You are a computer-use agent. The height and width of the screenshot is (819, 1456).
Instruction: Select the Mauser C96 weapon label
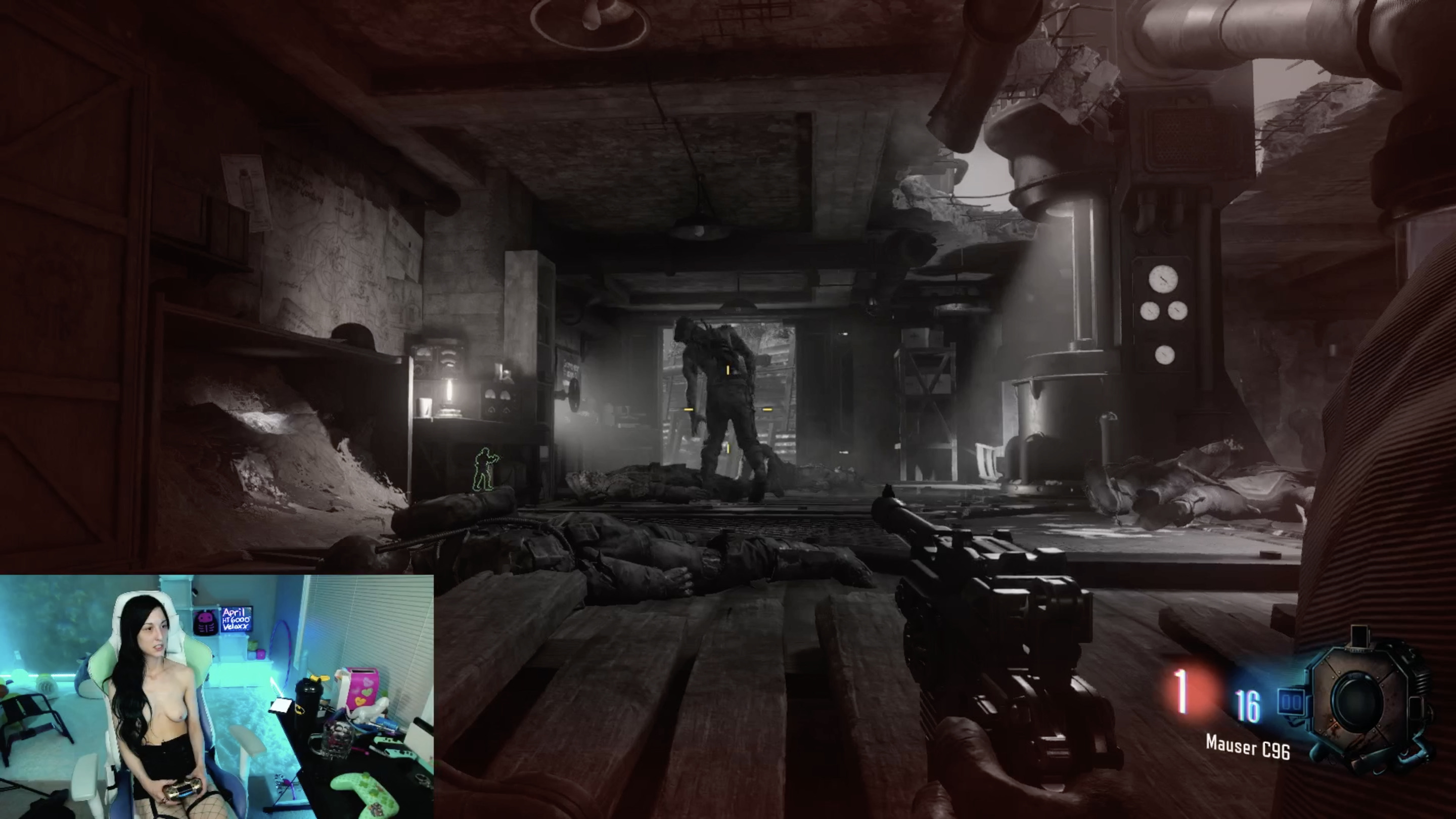[x=1247, y=748]
